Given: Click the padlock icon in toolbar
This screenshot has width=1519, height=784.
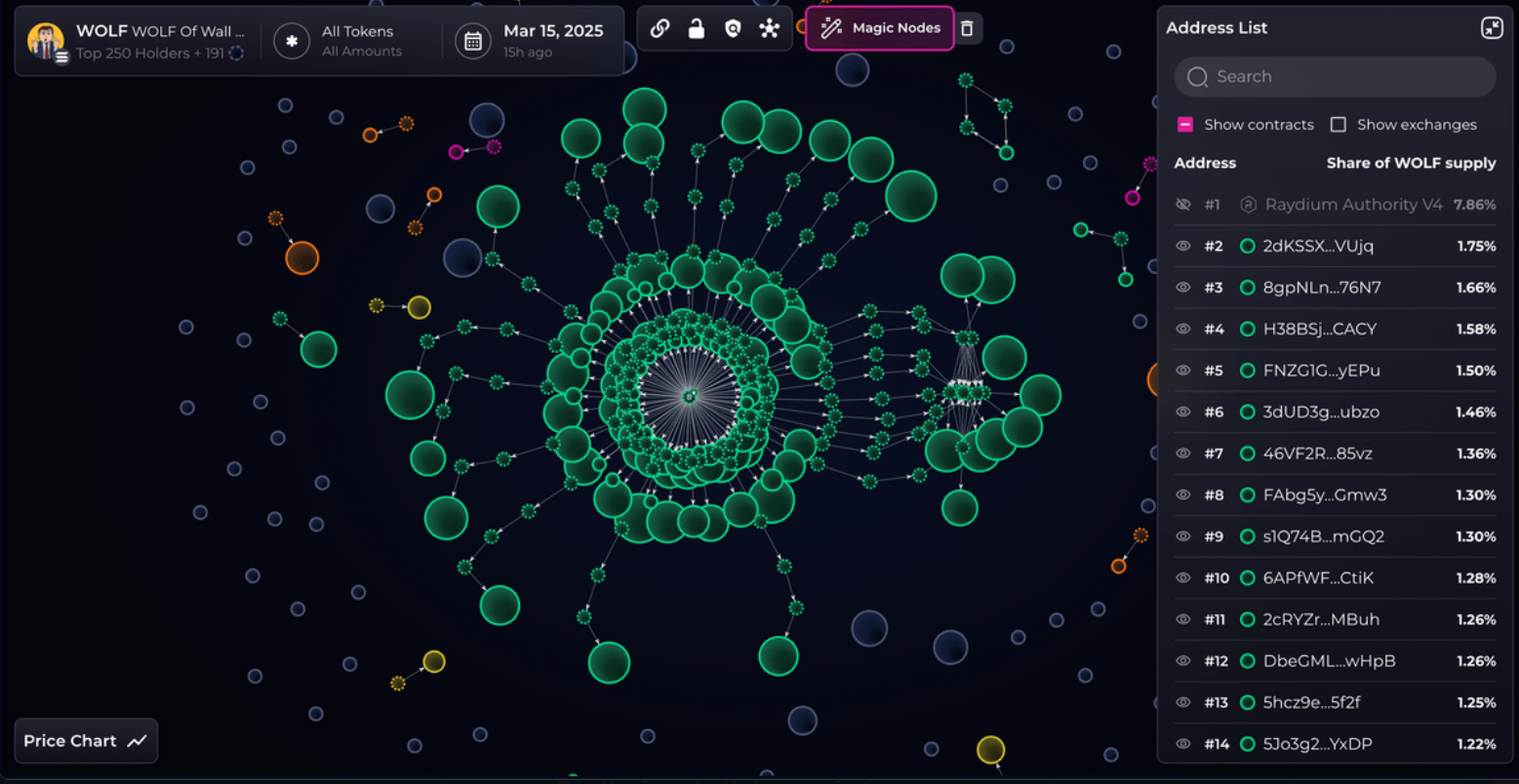Looking at the screenshot, I should click(697, 28).
